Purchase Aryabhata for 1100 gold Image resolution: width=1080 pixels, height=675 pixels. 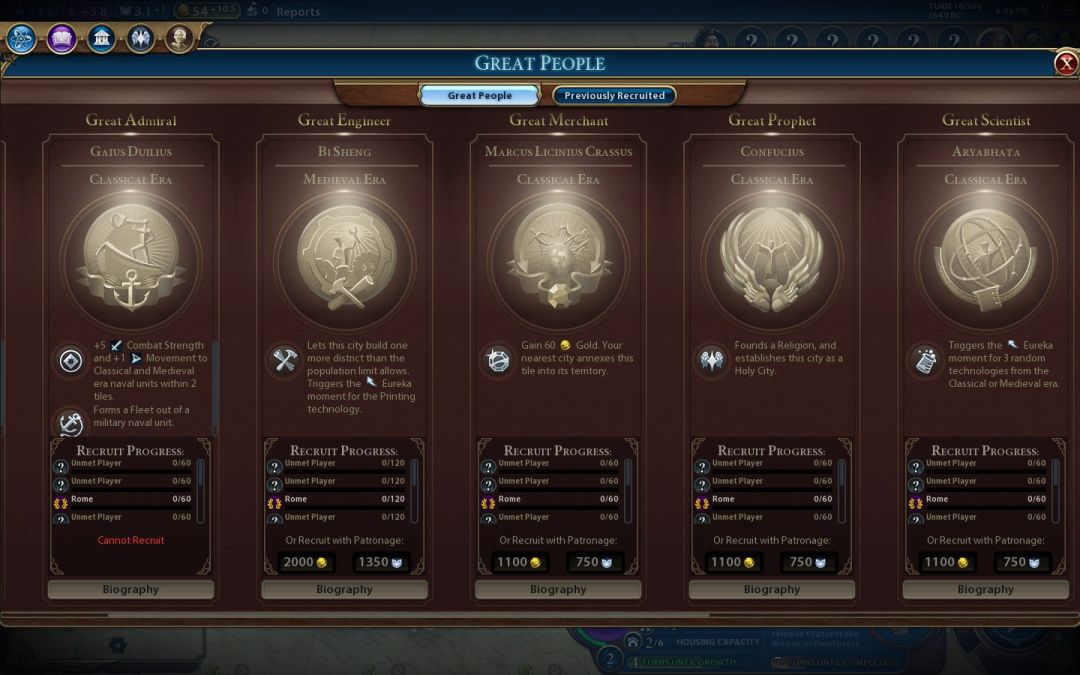click(947, 562)
